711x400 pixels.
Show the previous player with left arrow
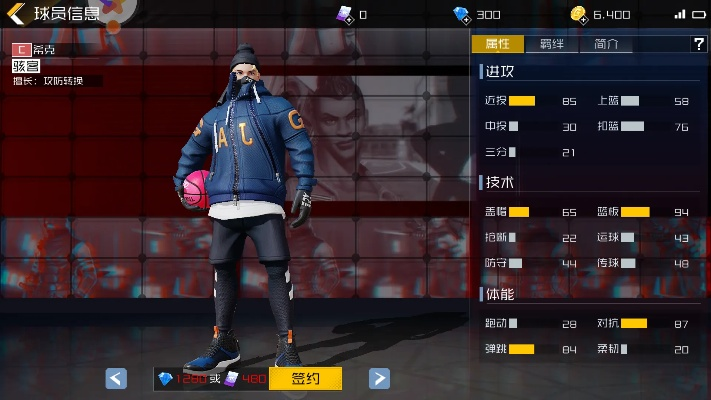(x=116, y=378)
